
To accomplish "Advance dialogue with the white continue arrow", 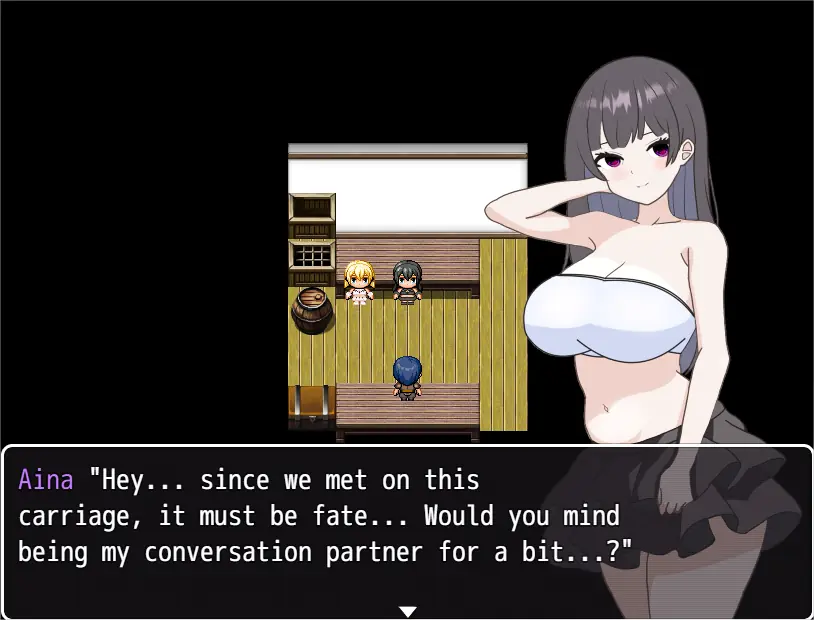I will [407, 610].
